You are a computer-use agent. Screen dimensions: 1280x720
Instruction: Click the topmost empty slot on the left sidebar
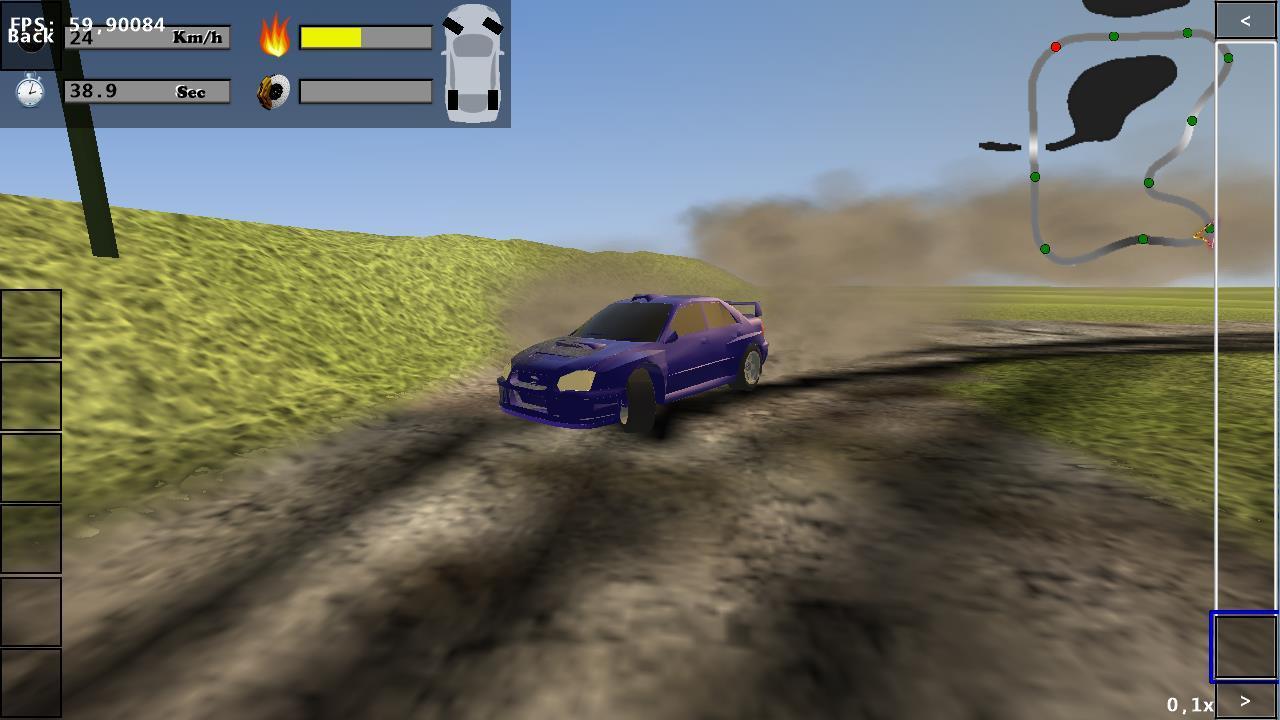(32, 322)
